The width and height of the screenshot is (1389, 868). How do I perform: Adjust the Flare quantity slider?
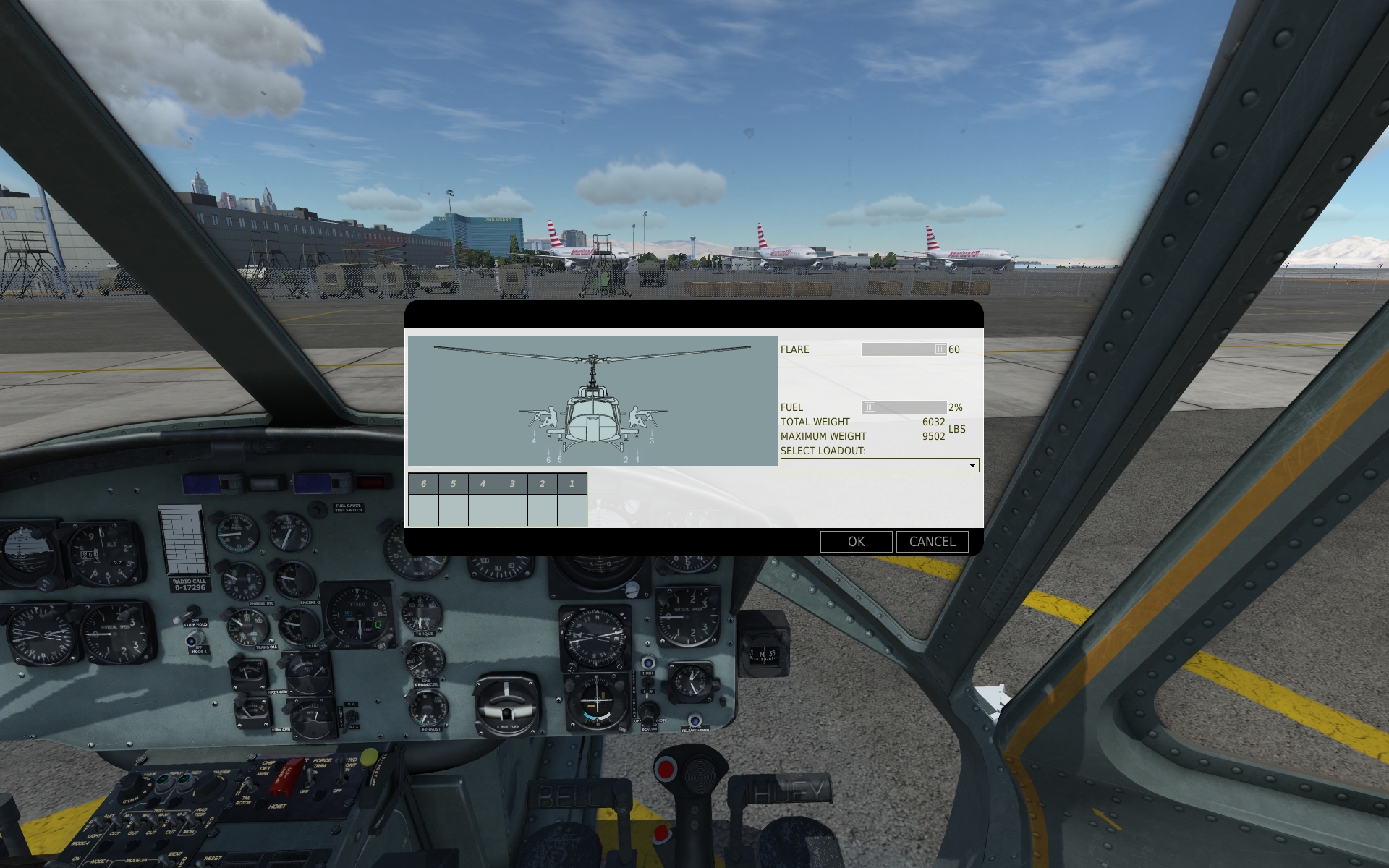(940, 349)
